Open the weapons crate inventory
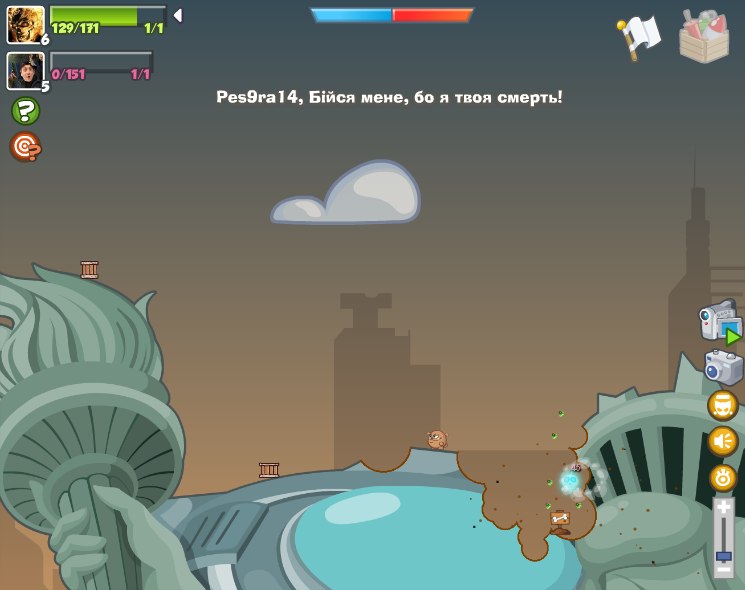745x590 pixels. (x=704, y=37)
